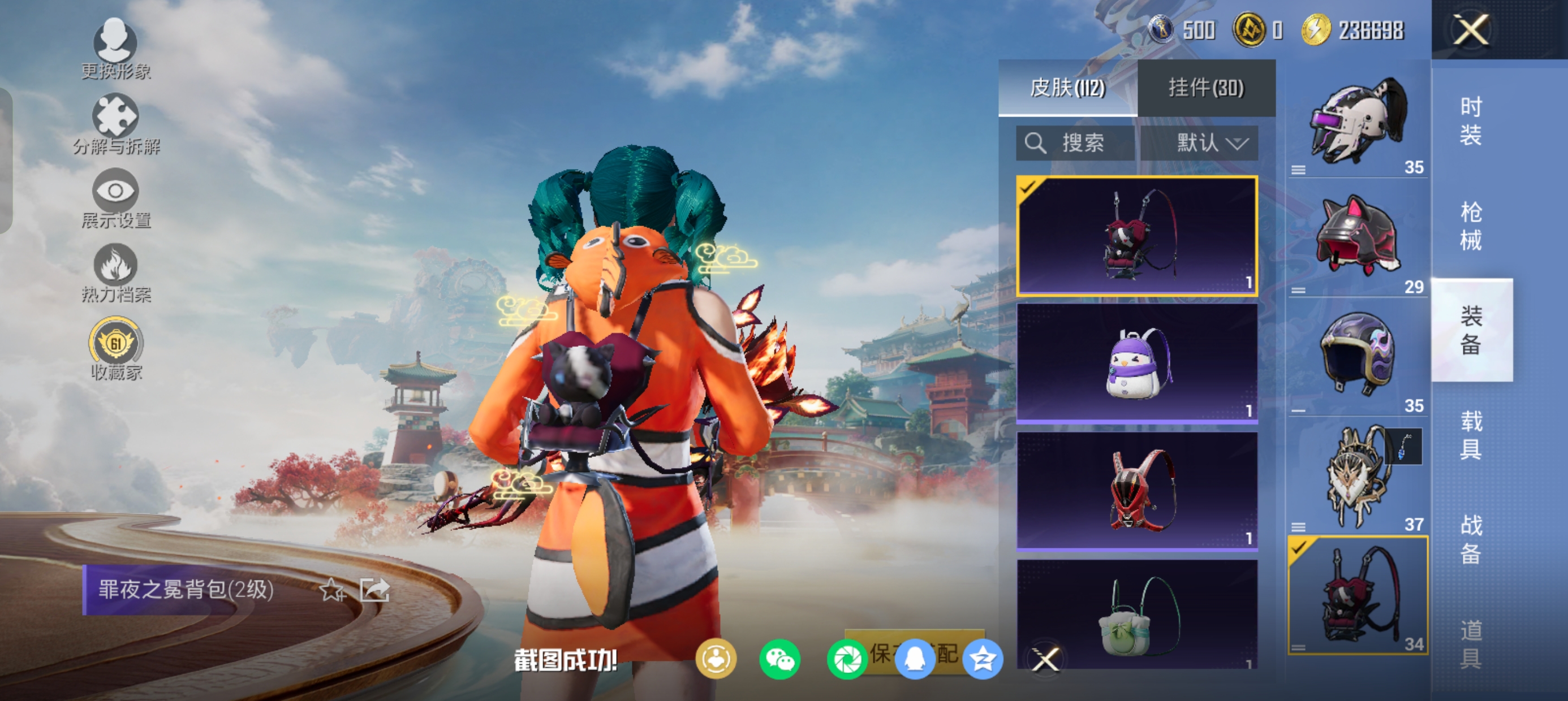Open the 载具 vehicles category
Viewport: 1568px width, 701px height.
click(1471, 435)
